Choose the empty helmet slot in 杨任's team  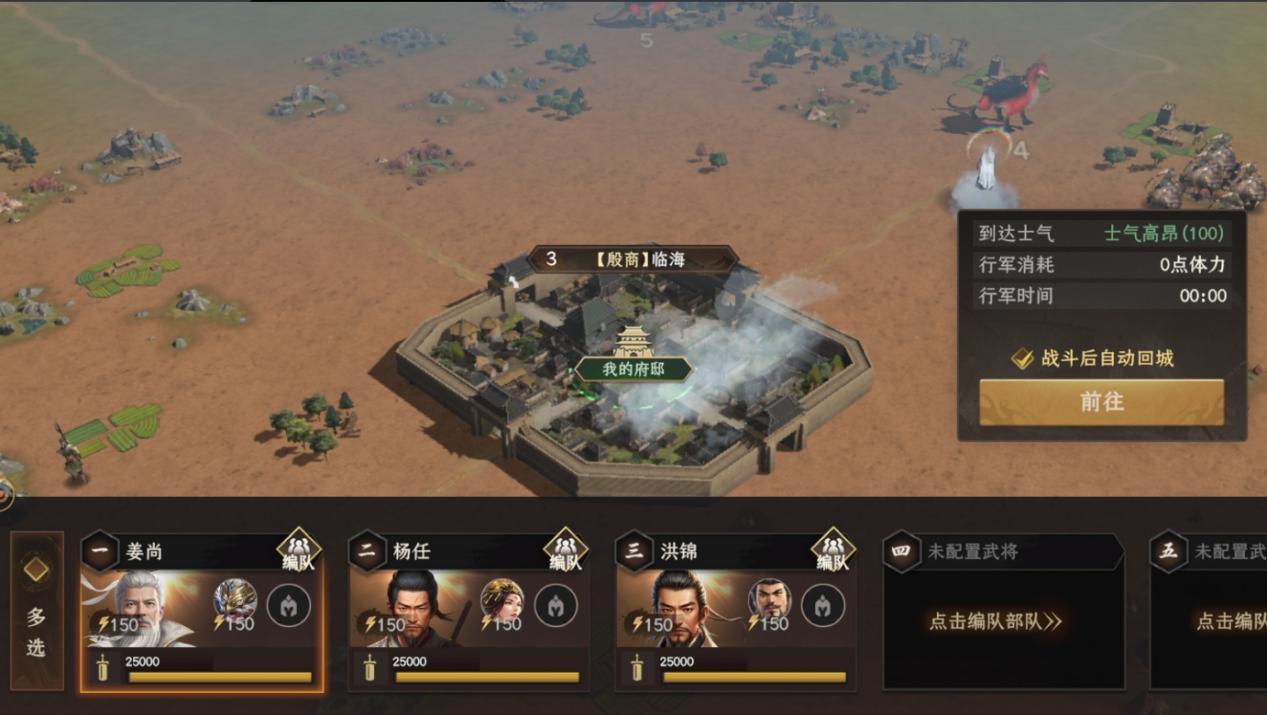tap(556, 606)
